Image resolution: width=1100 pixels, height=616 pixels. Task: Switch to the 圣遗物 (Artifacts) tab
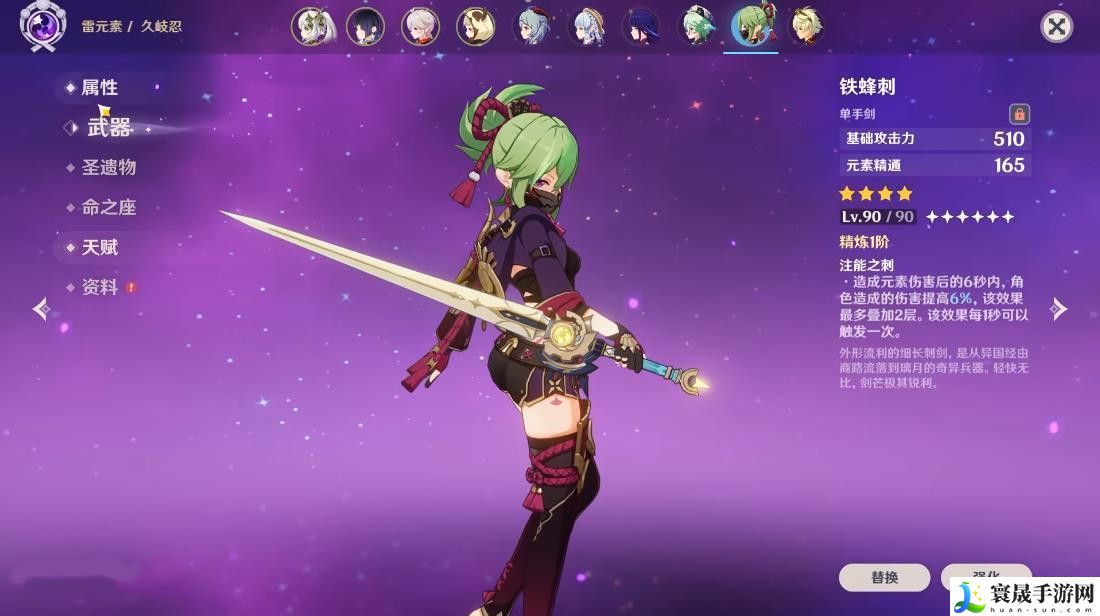point(108,167)
